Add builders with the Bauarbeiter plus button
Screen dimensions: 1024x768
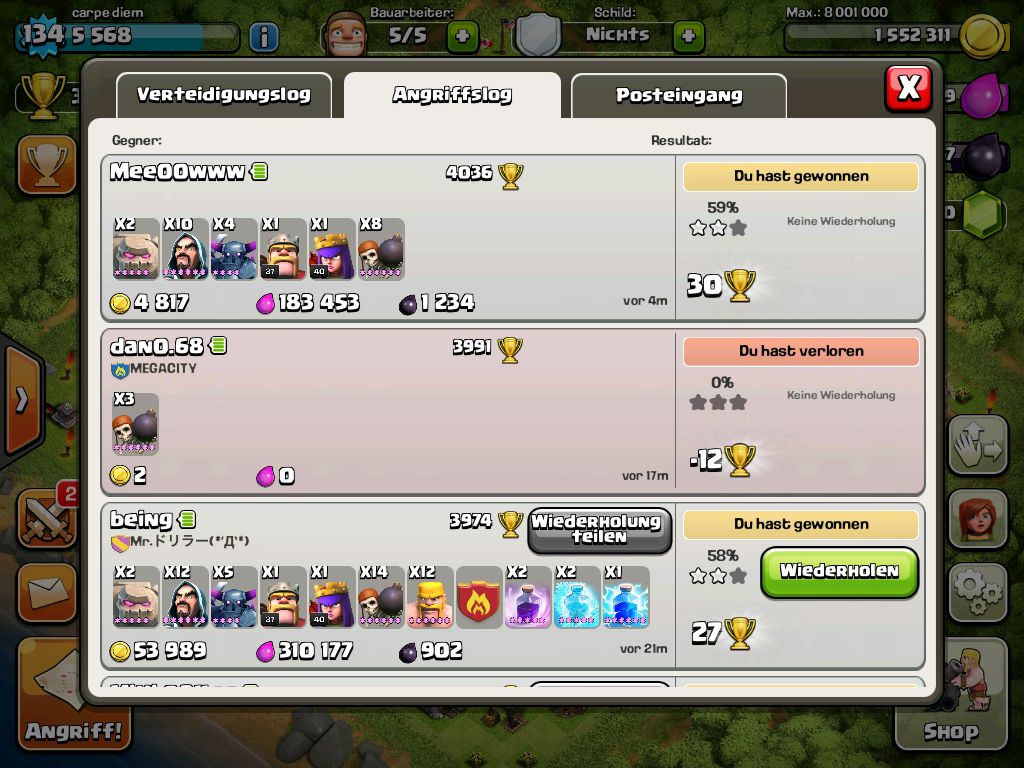tap(462, 38)
